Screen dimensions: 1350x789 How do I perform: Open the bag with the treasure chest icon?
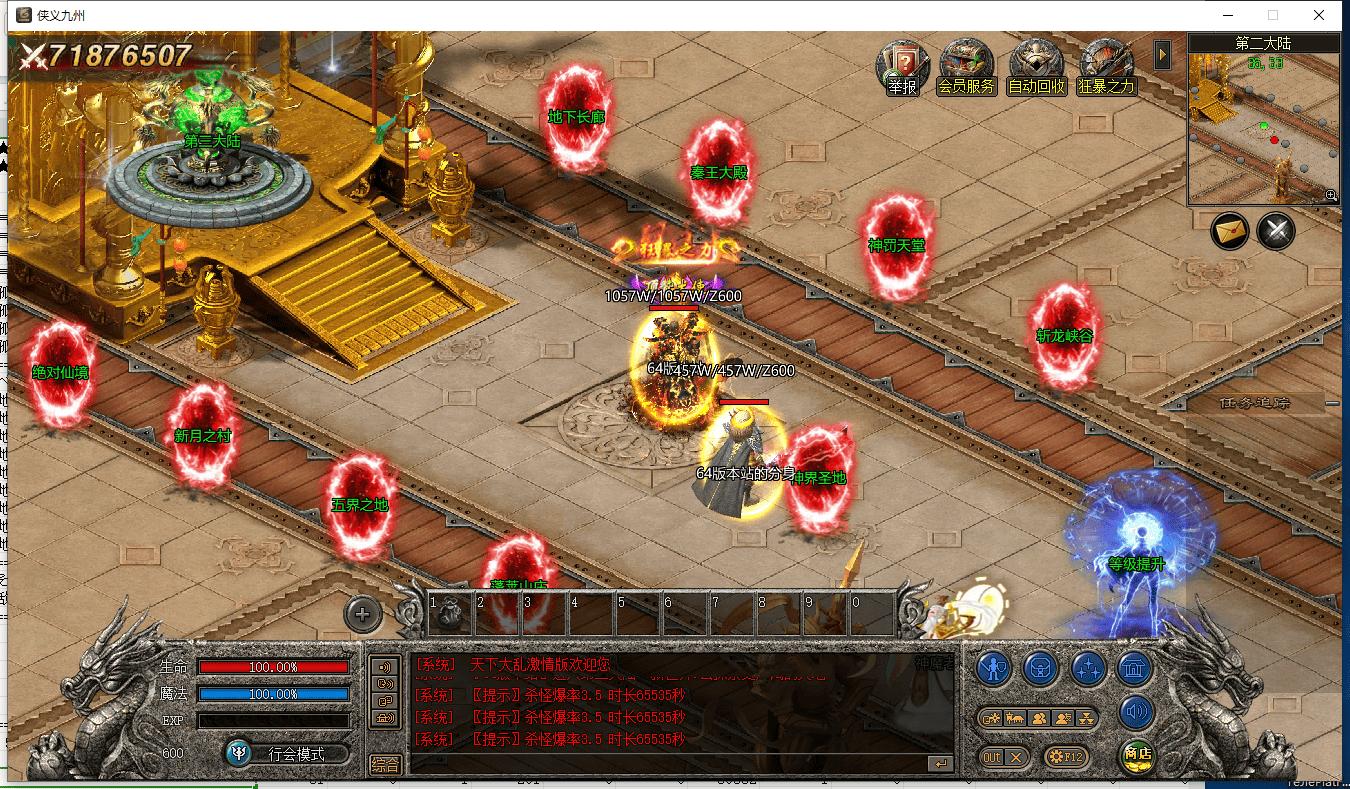pos(1040,667)
